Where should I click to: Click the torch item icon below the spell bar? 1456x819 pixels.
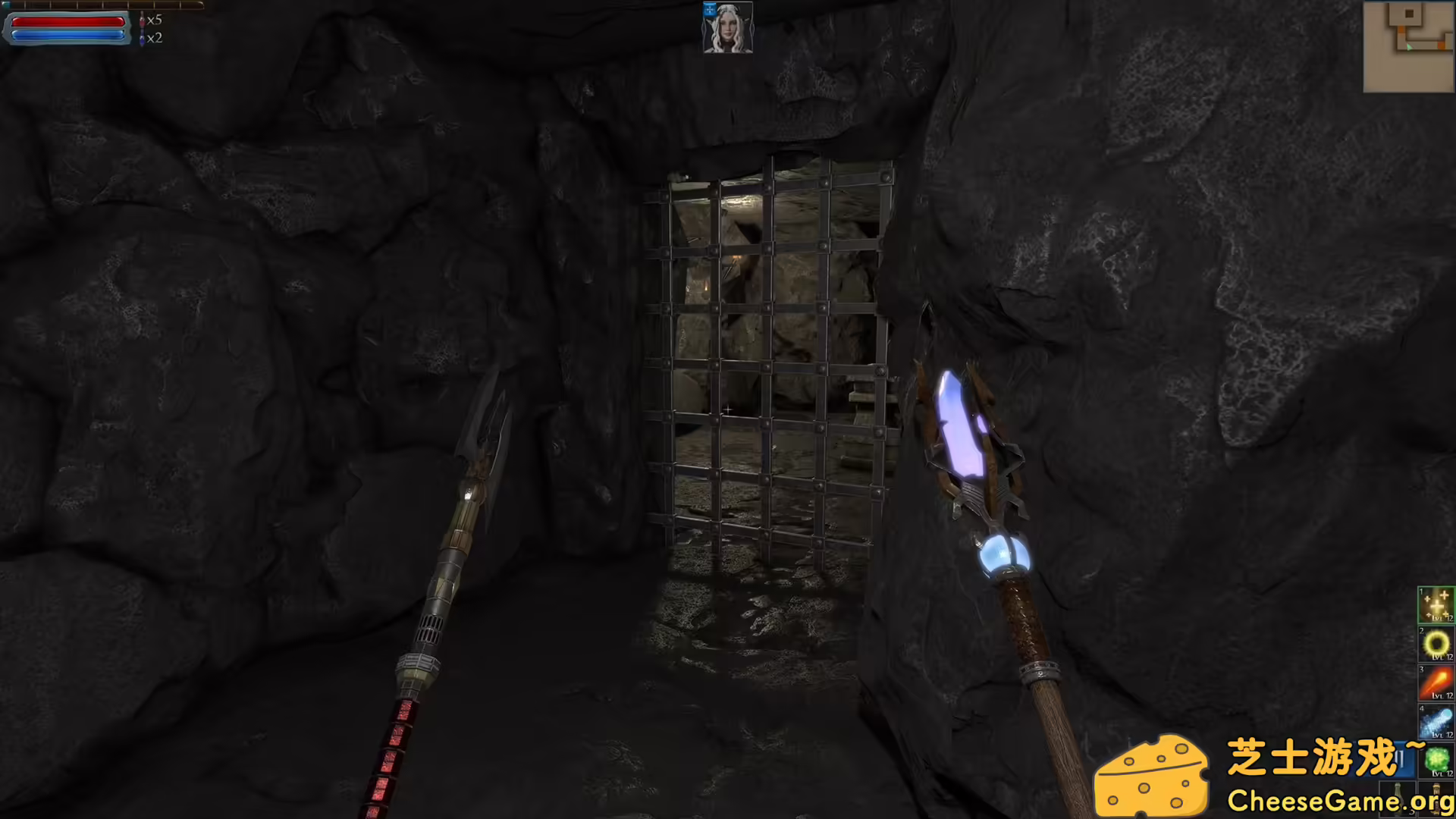(1436, 800)
